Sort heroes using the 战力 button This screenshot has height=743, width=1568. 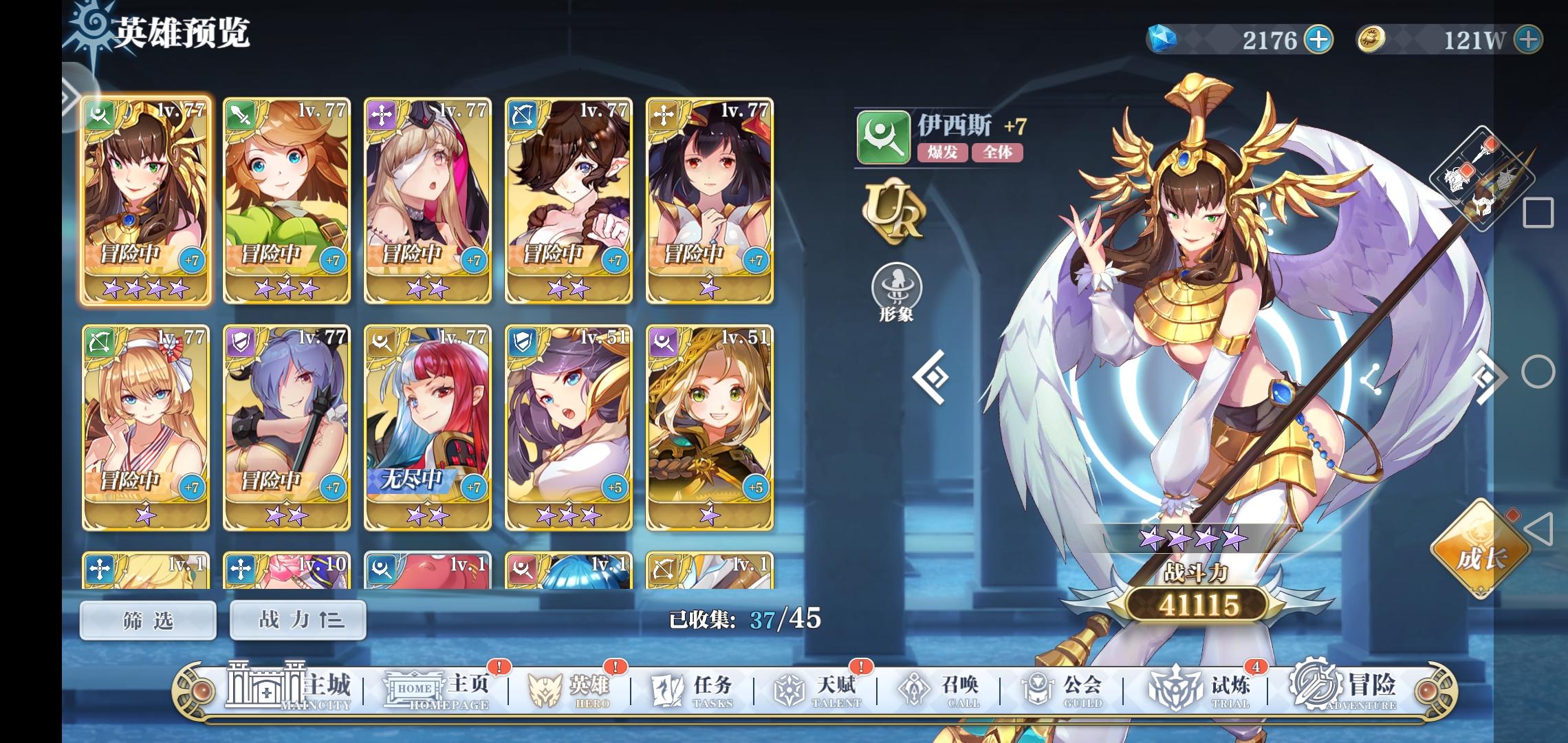click(x=297, y=618)
